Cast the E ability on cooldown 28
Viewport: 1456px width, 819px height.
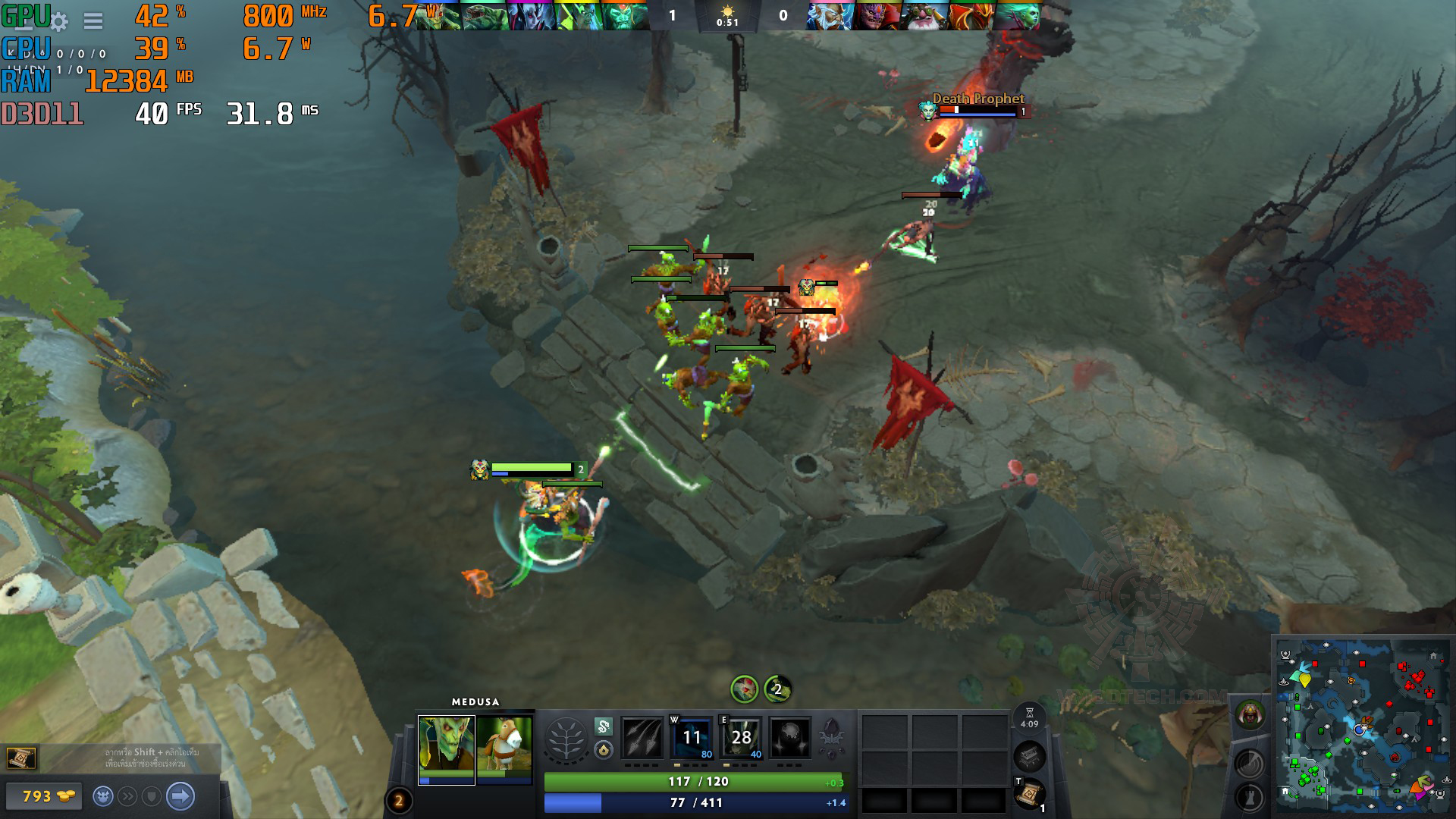[x=741, y=738]
